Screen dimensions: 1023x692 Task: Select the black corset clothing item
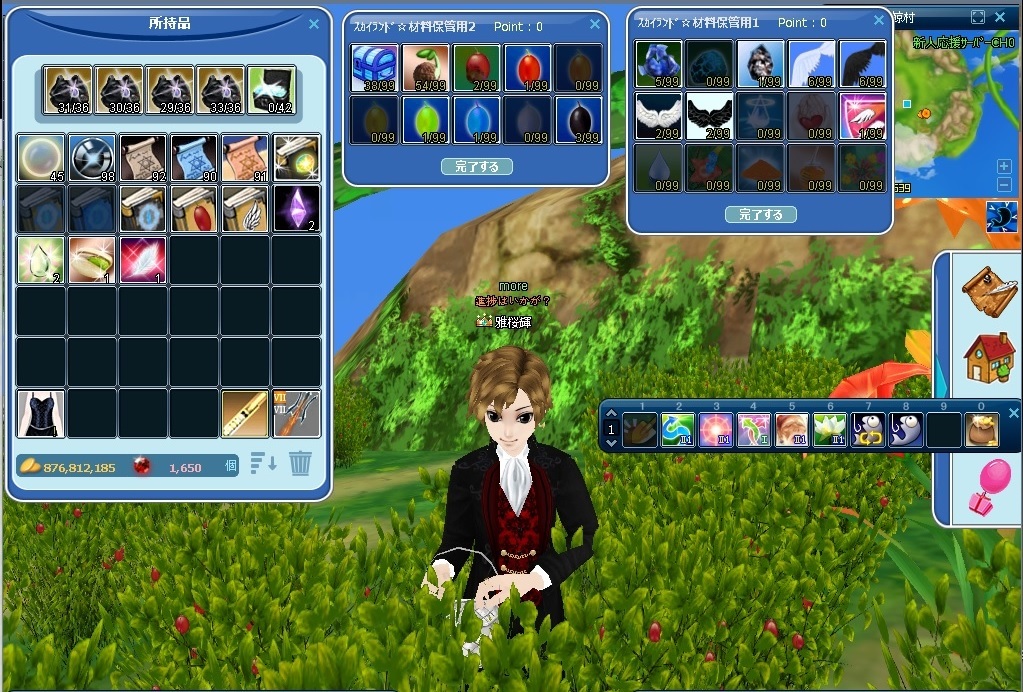[41, 413]
